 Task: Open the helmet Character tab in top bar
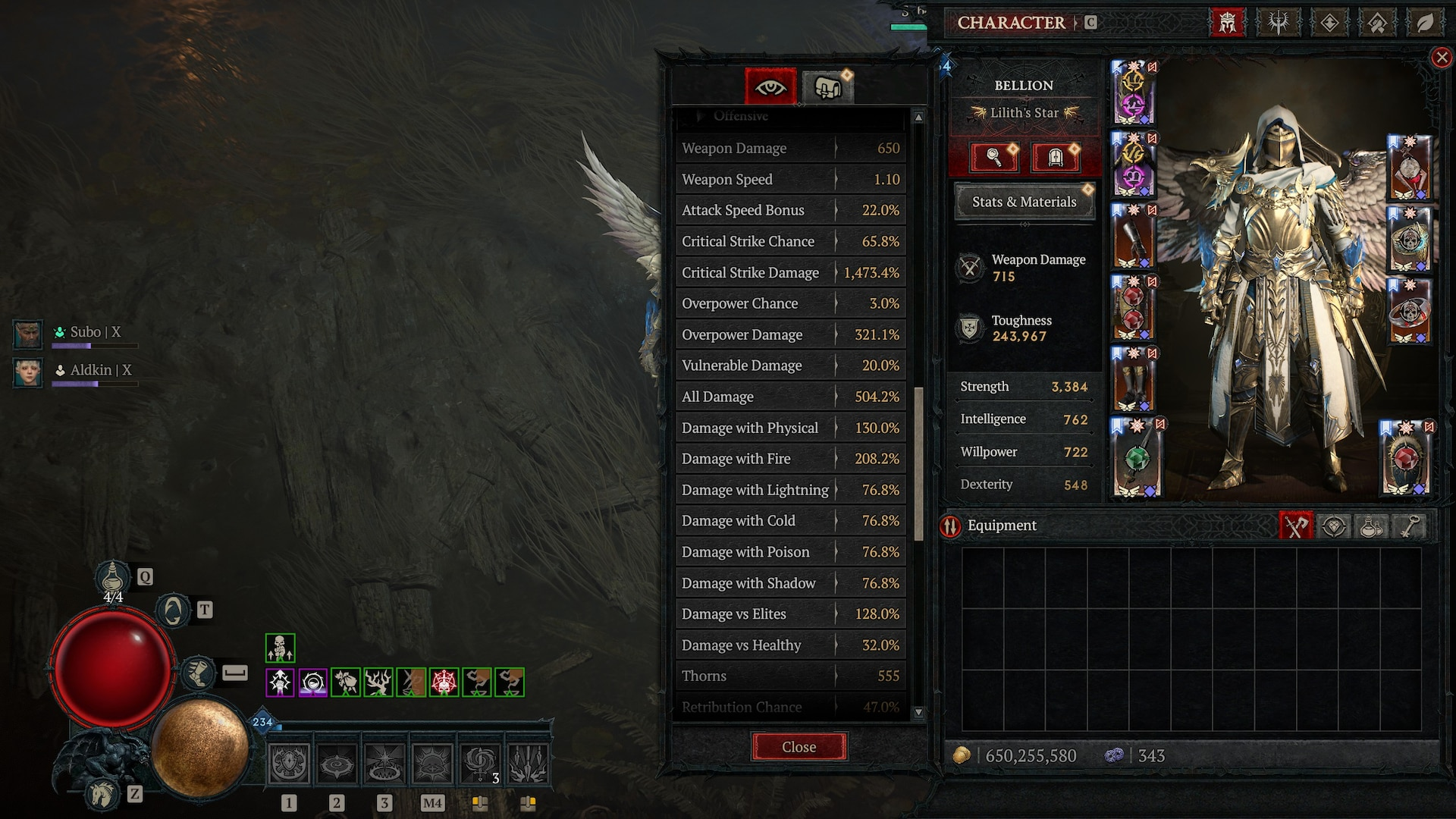[x=1227, y=23]
